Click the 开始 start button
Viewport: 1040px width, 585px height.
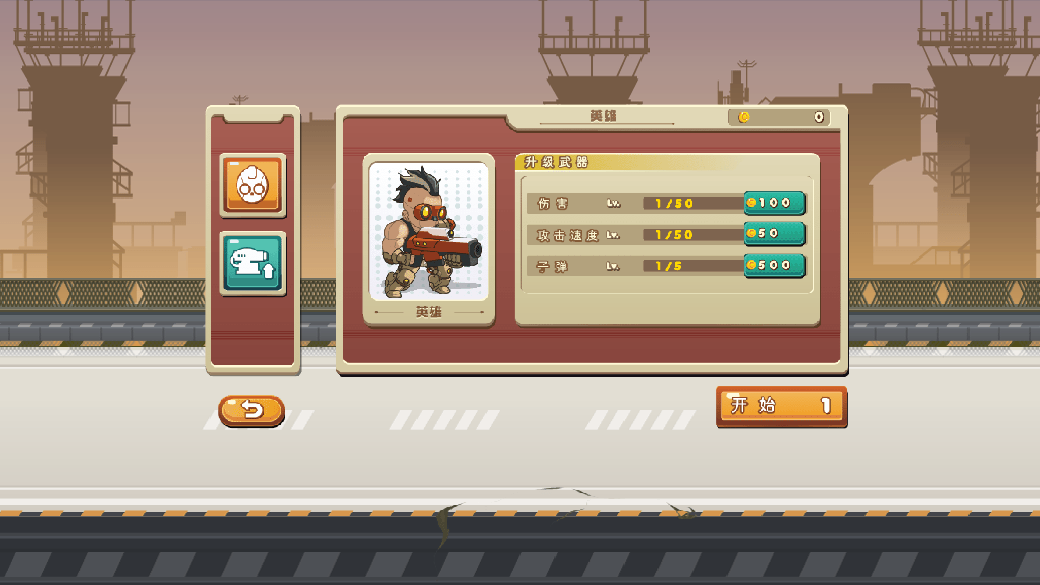tap(781, 406)
